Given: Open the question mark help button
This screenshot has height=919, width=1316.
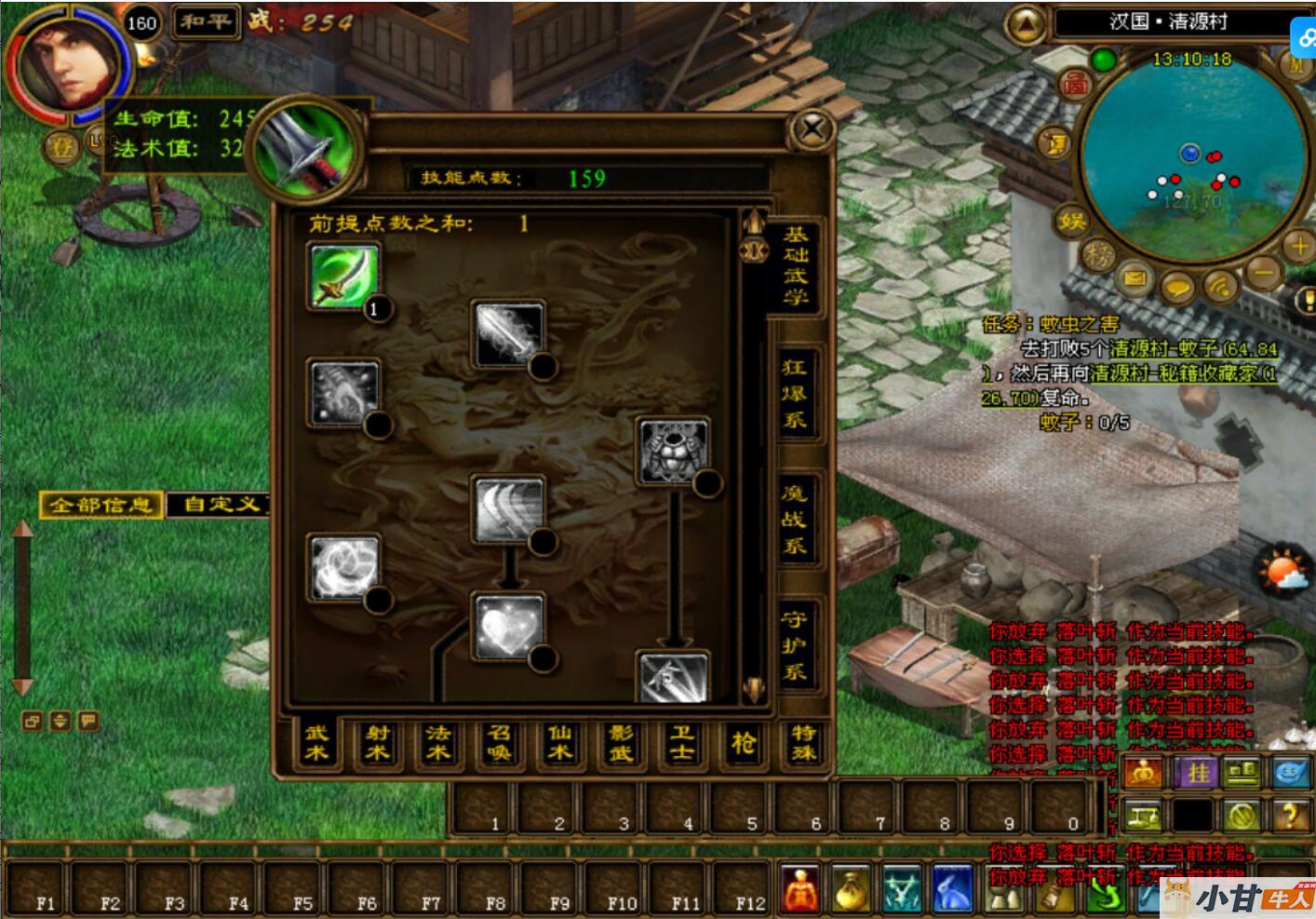Looking at the screenshot, I should point(1291,817).
